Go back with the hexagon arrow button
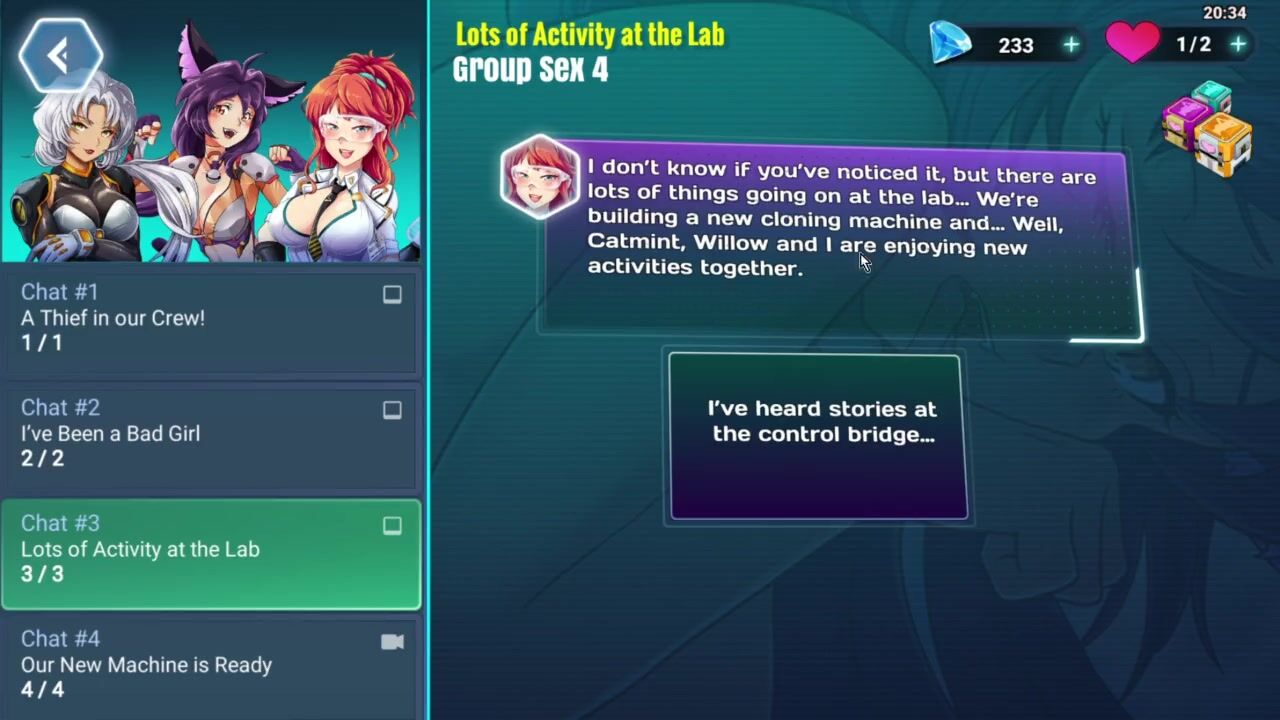 click(x=60, y=56)
